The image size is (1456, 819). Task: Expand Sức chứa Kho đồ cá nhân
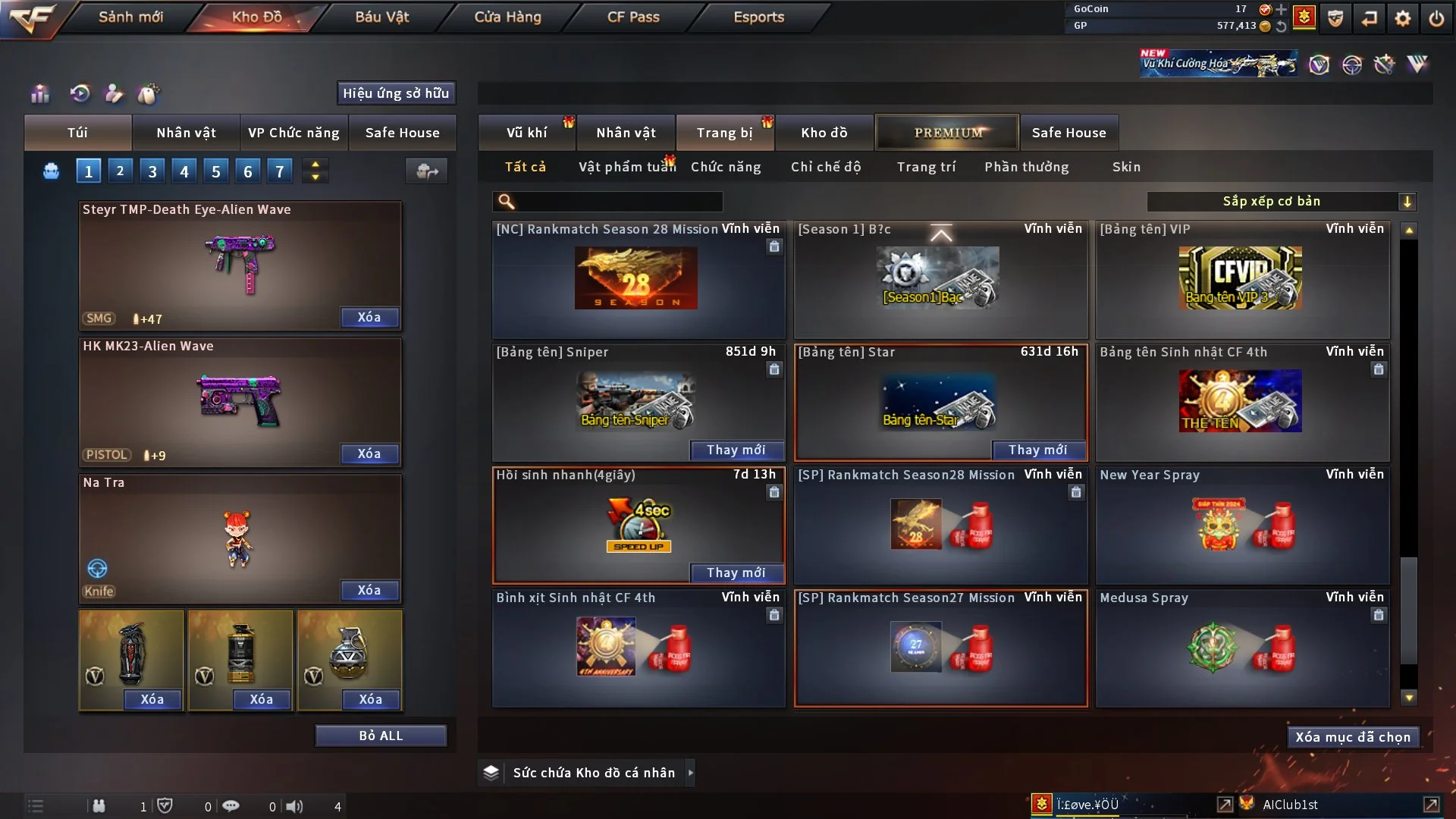[x=691, y=773]
